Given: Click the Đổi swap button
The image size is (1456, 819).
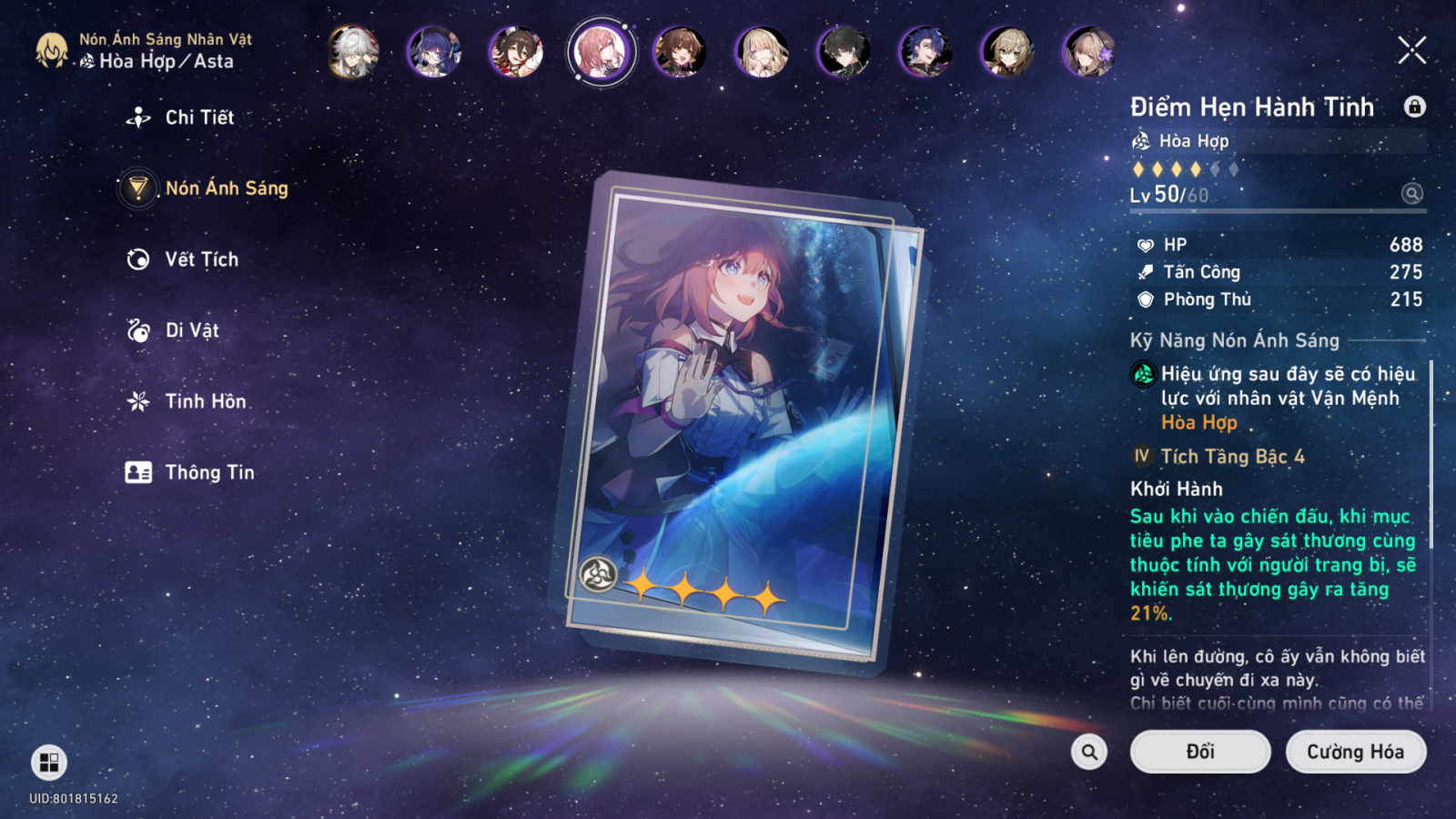Looking at the screenshot, I should (x=1199, y=752).
